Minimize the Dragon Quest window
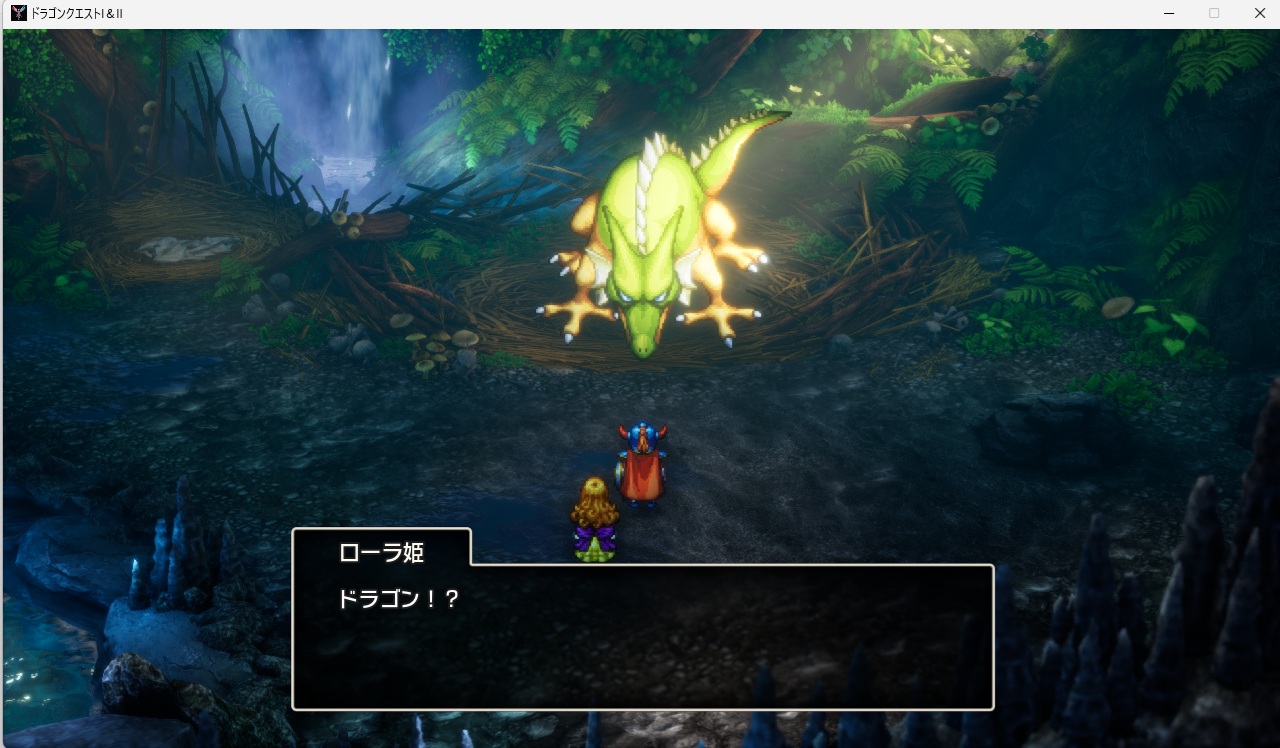This screenshot has width=1280, height=748. (x=1167, y=14)
